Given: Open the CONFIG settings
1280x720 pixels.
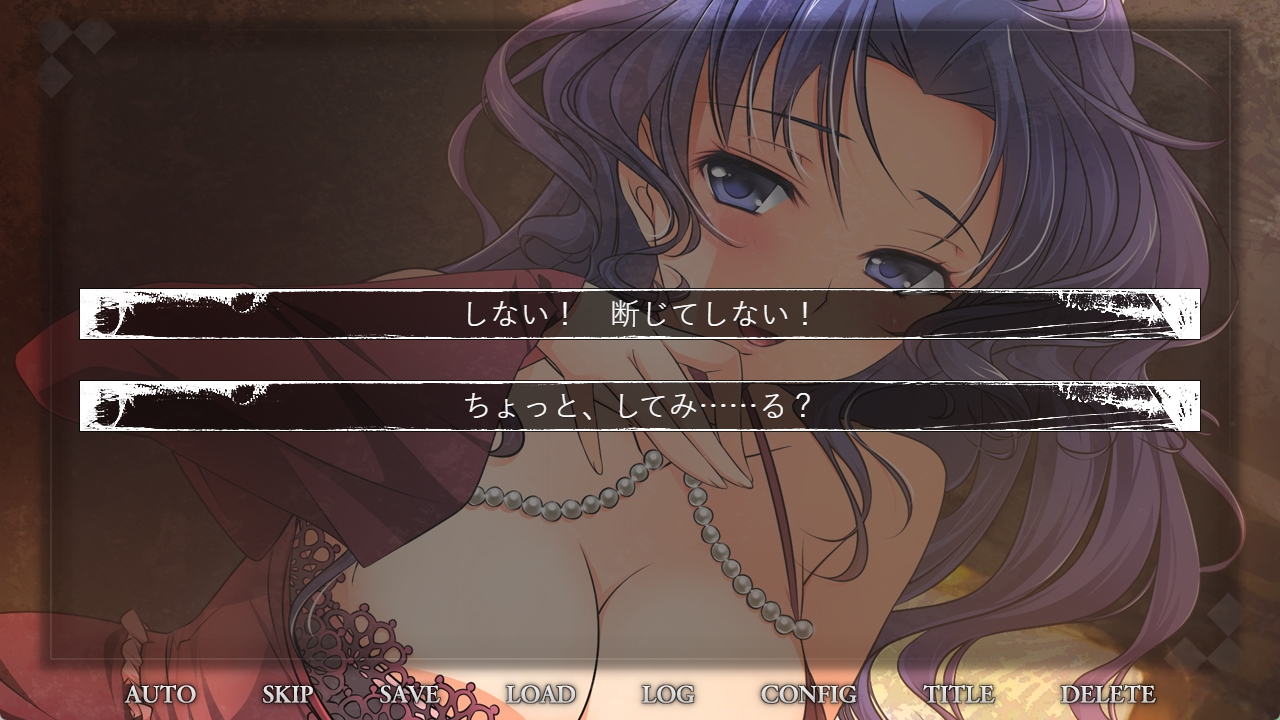Looking at the screenshot, I should pos(808,694).
